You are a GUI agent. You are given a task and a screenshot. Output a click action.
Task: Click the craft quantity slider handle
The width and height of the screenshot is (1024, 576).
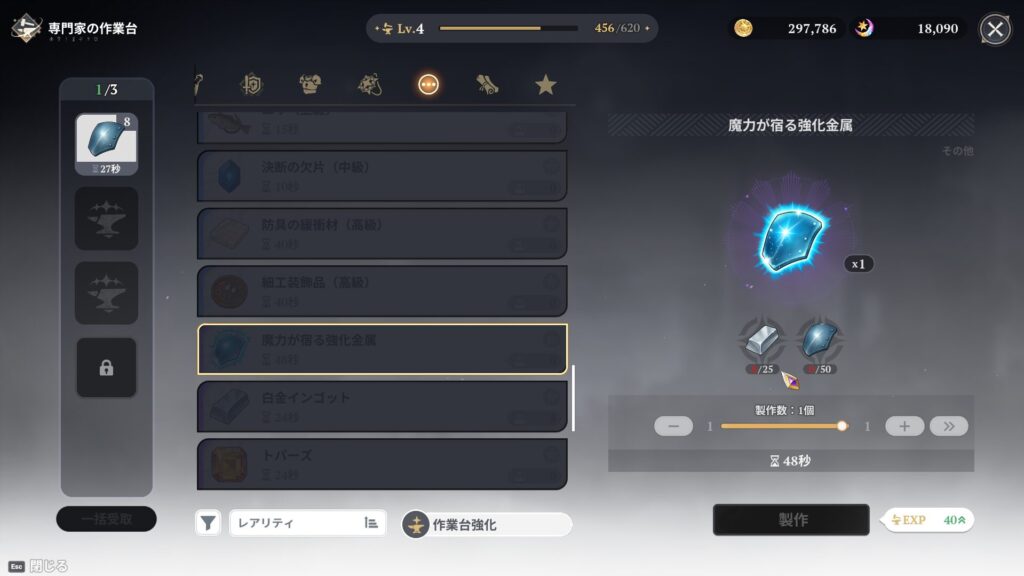pyautogui.click(x=842, y=426)
